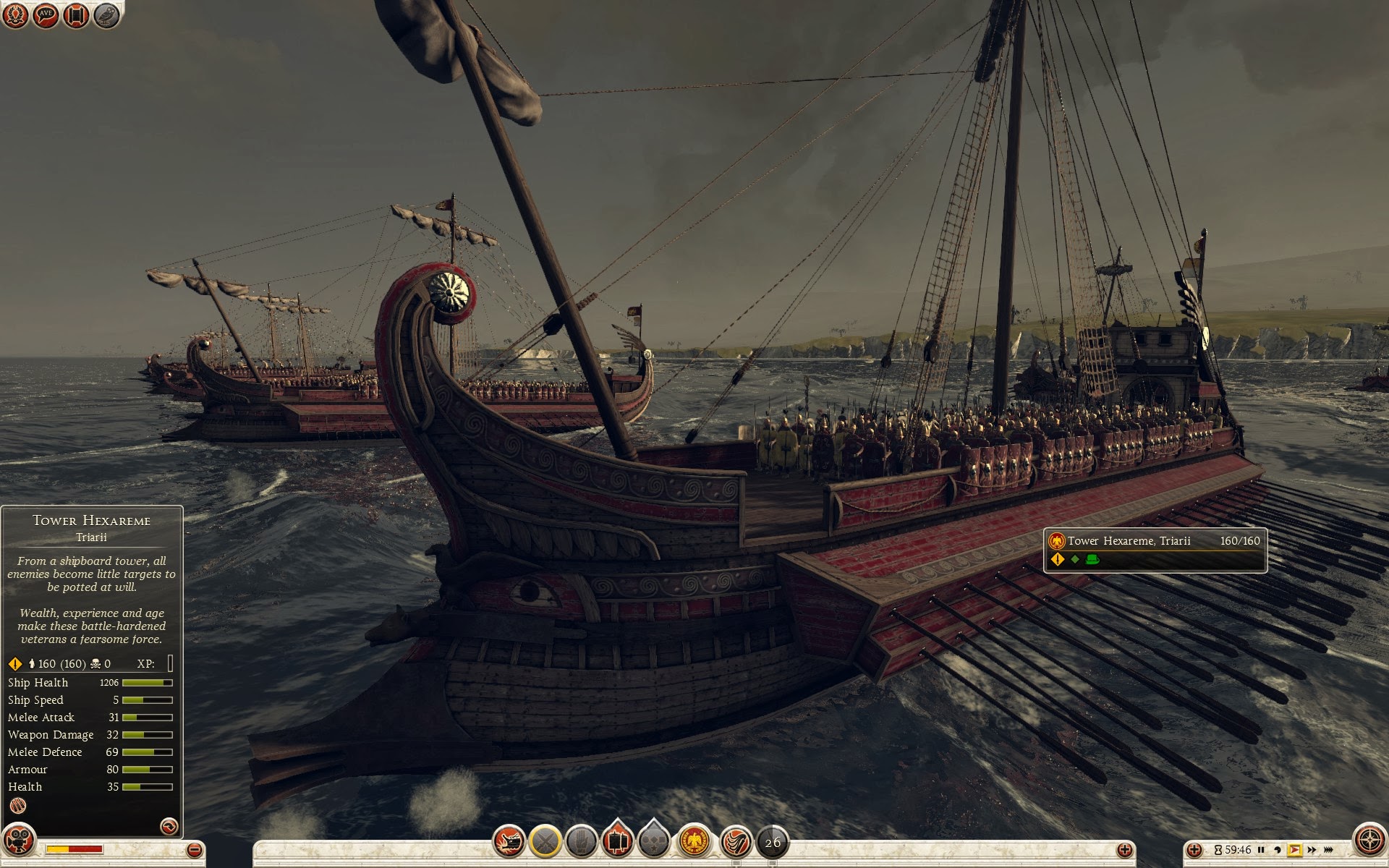1389x868 pixels.
Task: Open the laurel helmet menu icon
Action: [15, 15]
